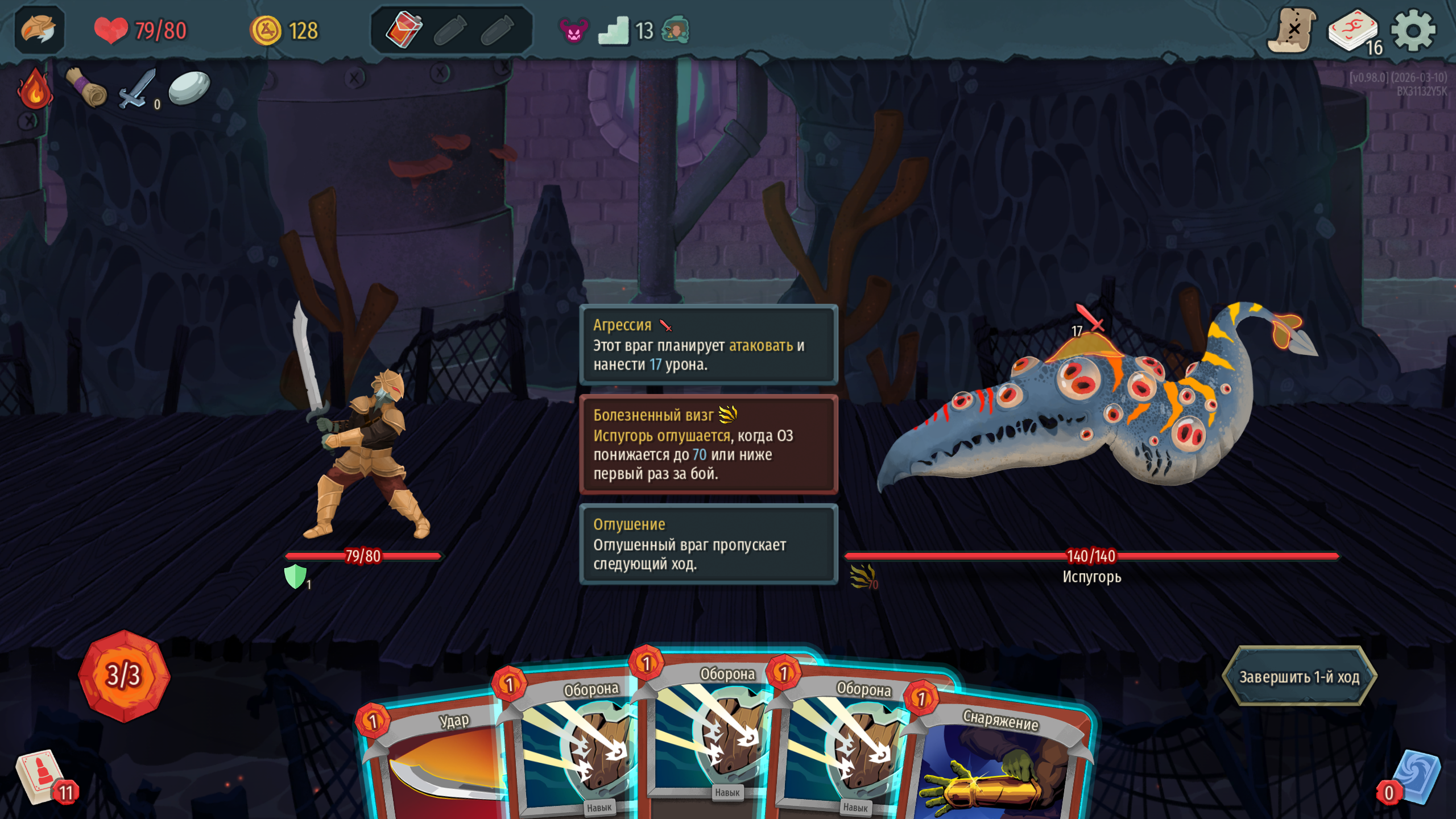Image resolution: width=1456 pixels, height=819 pixels.
Task: Open the settings gear menu
Action: point(1413,31)
